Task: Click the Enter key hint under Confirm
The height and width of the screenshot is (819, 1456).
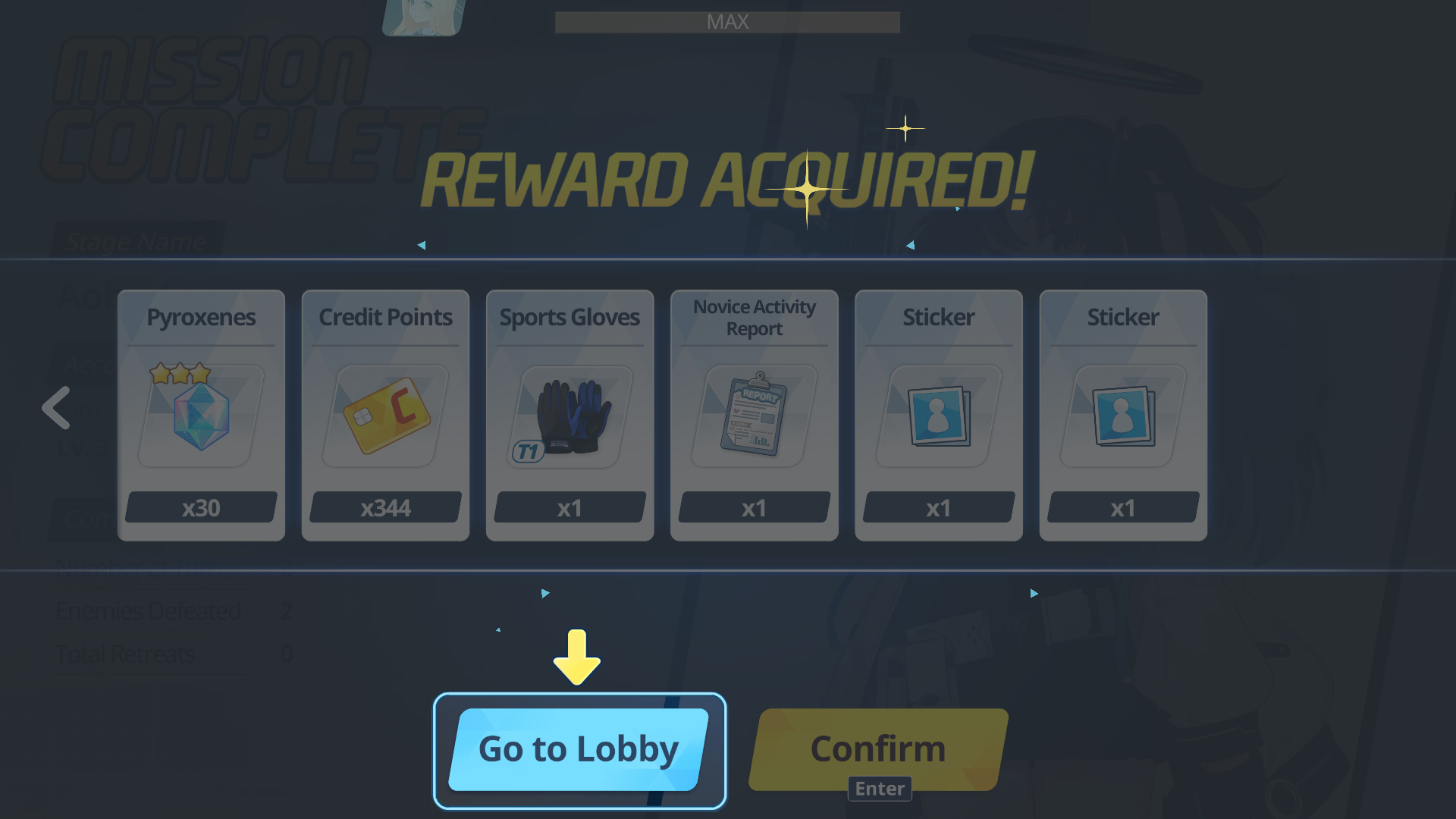Action: (x=879, y=789)
